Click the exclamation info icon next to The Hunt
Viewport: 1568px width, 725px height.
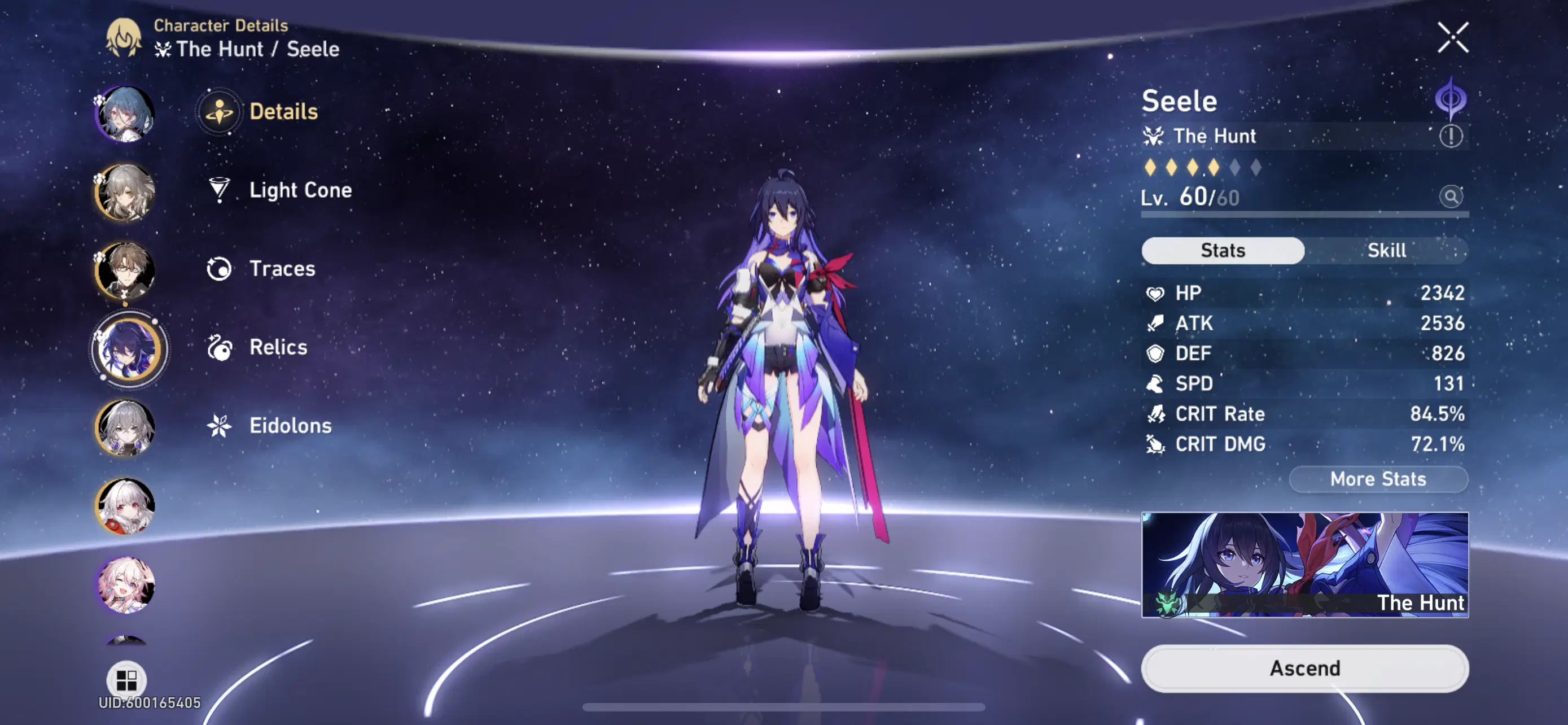[1451, 136]
